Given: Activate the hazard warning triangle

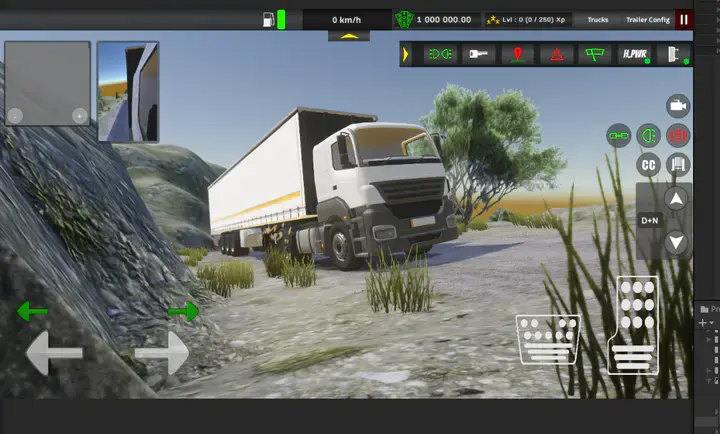Looking at the screenshot, I should (x=556, y=54).
